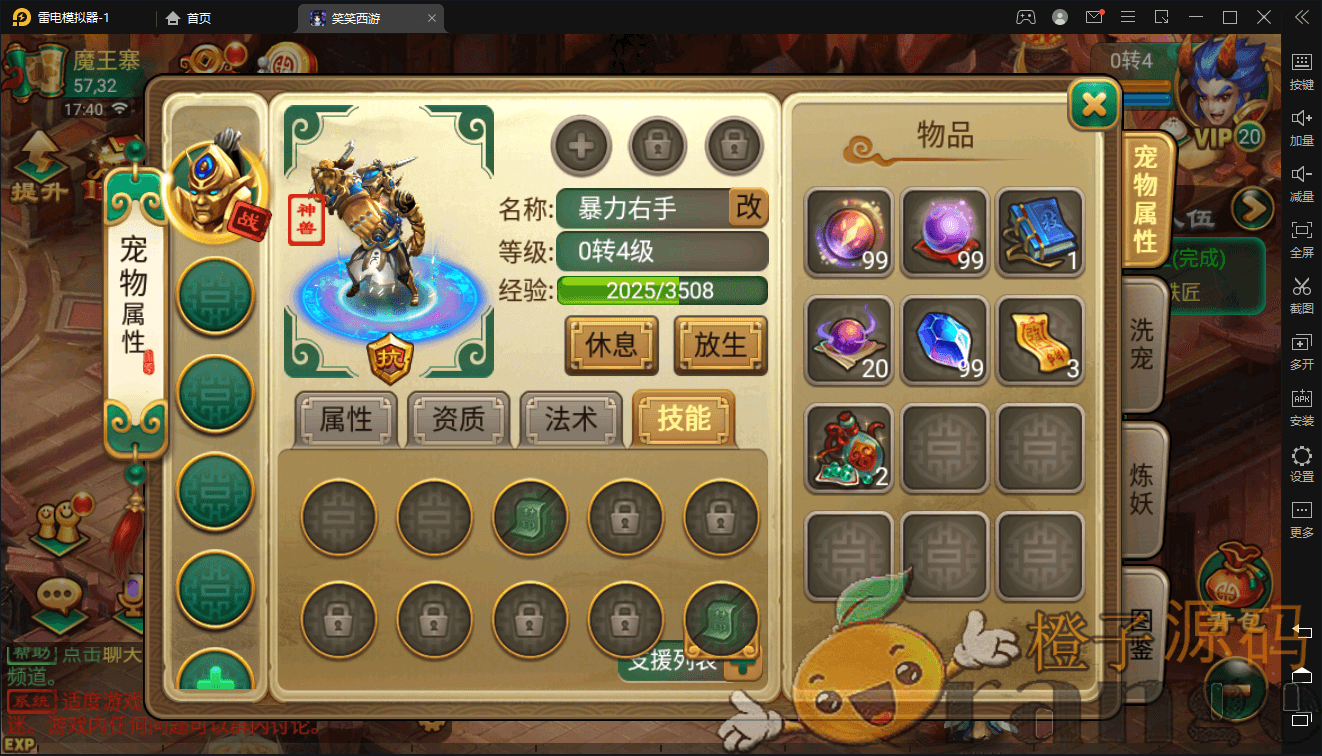The height and width of the screenshot is (756, 1322).
Task: Tap the 休息 rest button
Action: point(611,345)
